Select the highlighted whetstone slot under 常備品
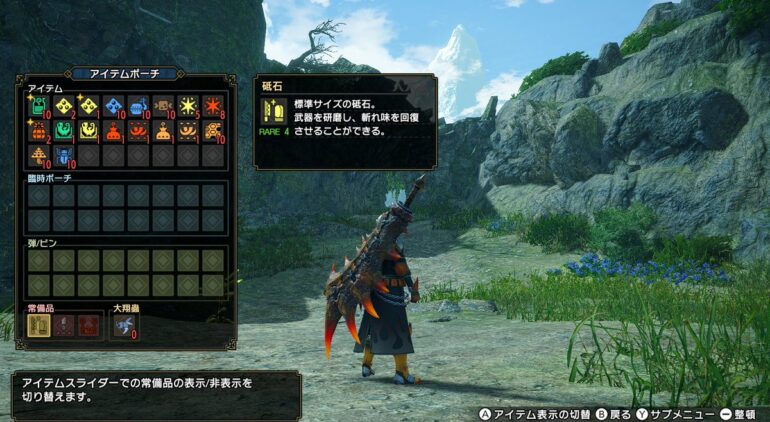The height and width of the screenshot is (422, 770). coord(39,326)
